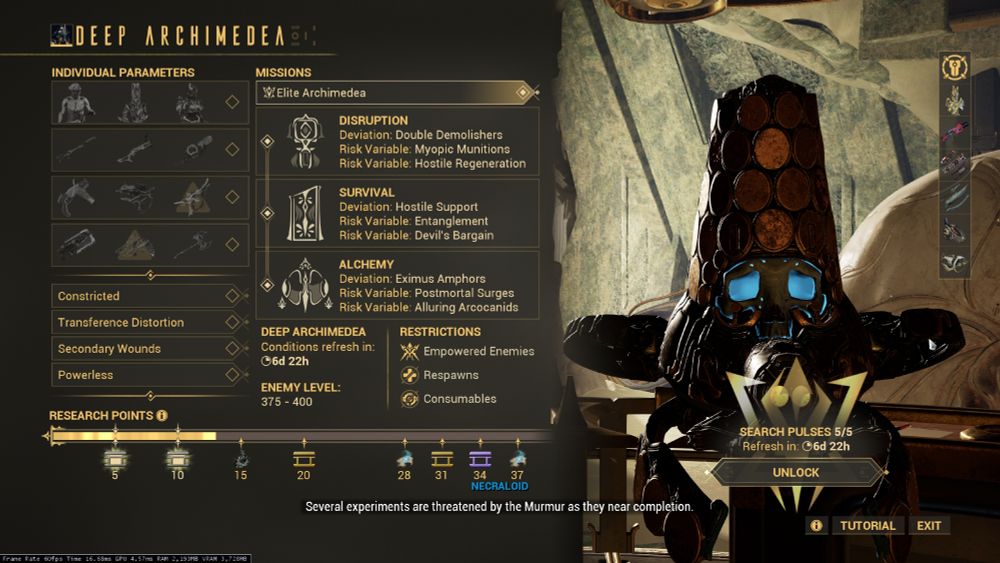Click the info icon beside Tutorial
This screenshot has height=563, width=1000.
[816, 525]
